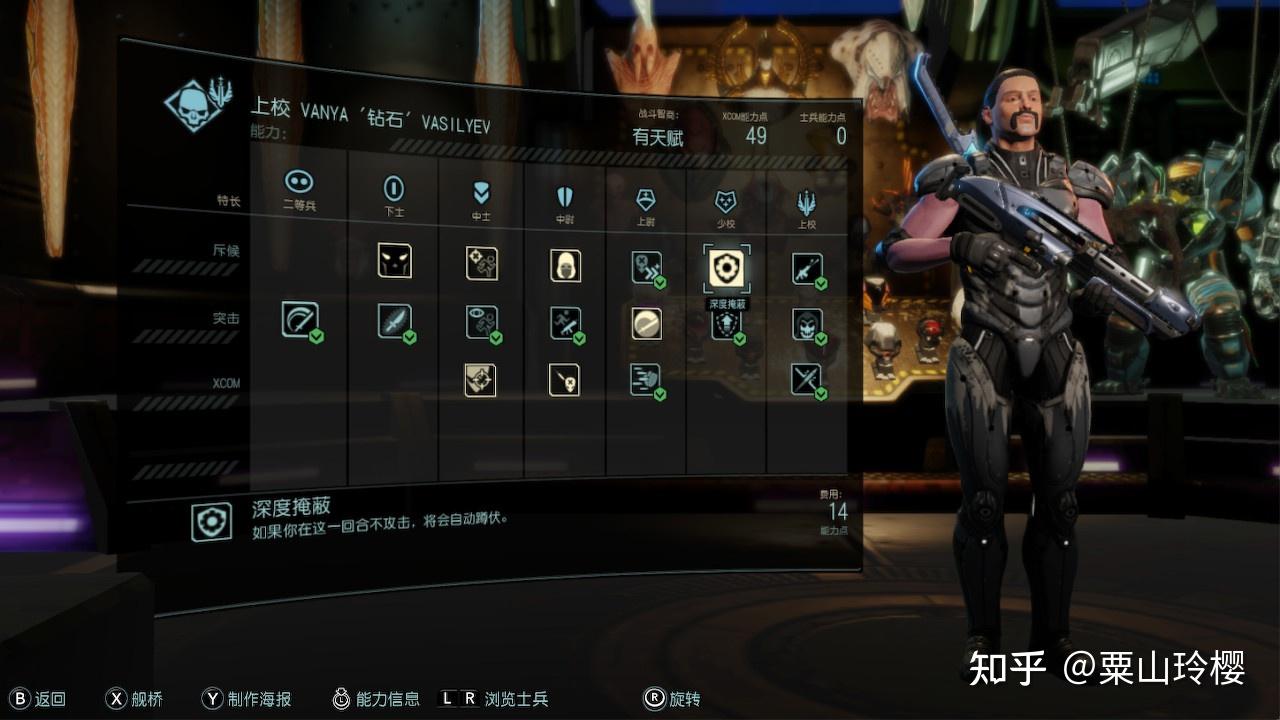Choose the eye with running figure ability
This screenshot has height=720, width=1280.
pyautogui.click(x=481, y=322)
